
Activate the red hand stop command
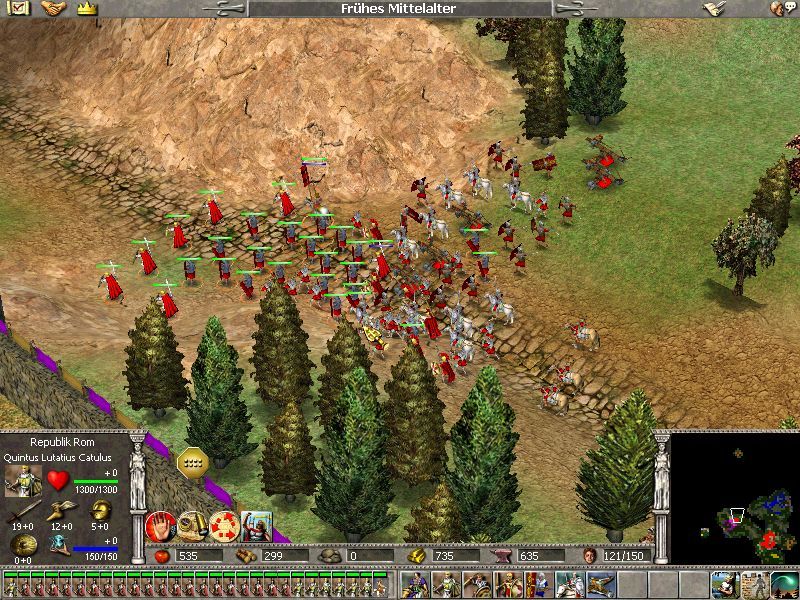coord(160,526)
